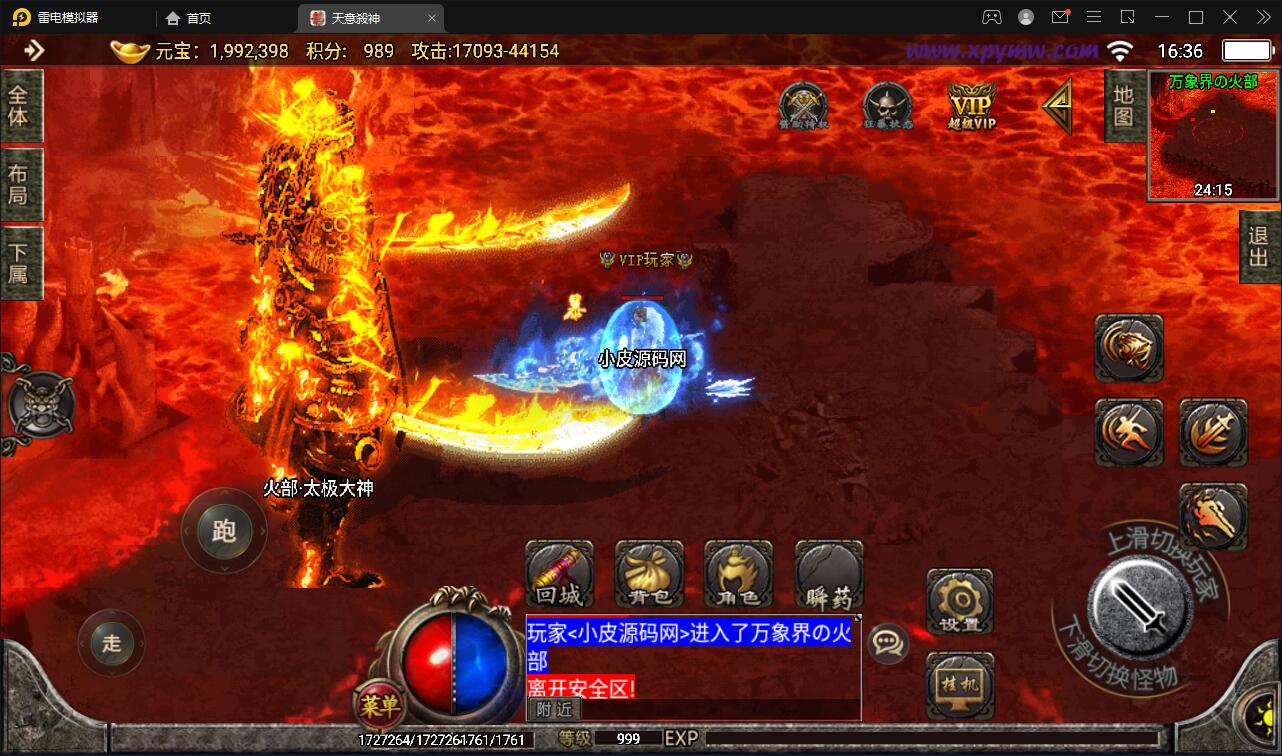Toggle the 跑 run movement mode
This screenshot has width=1282, height=756.
pos(224,532)
